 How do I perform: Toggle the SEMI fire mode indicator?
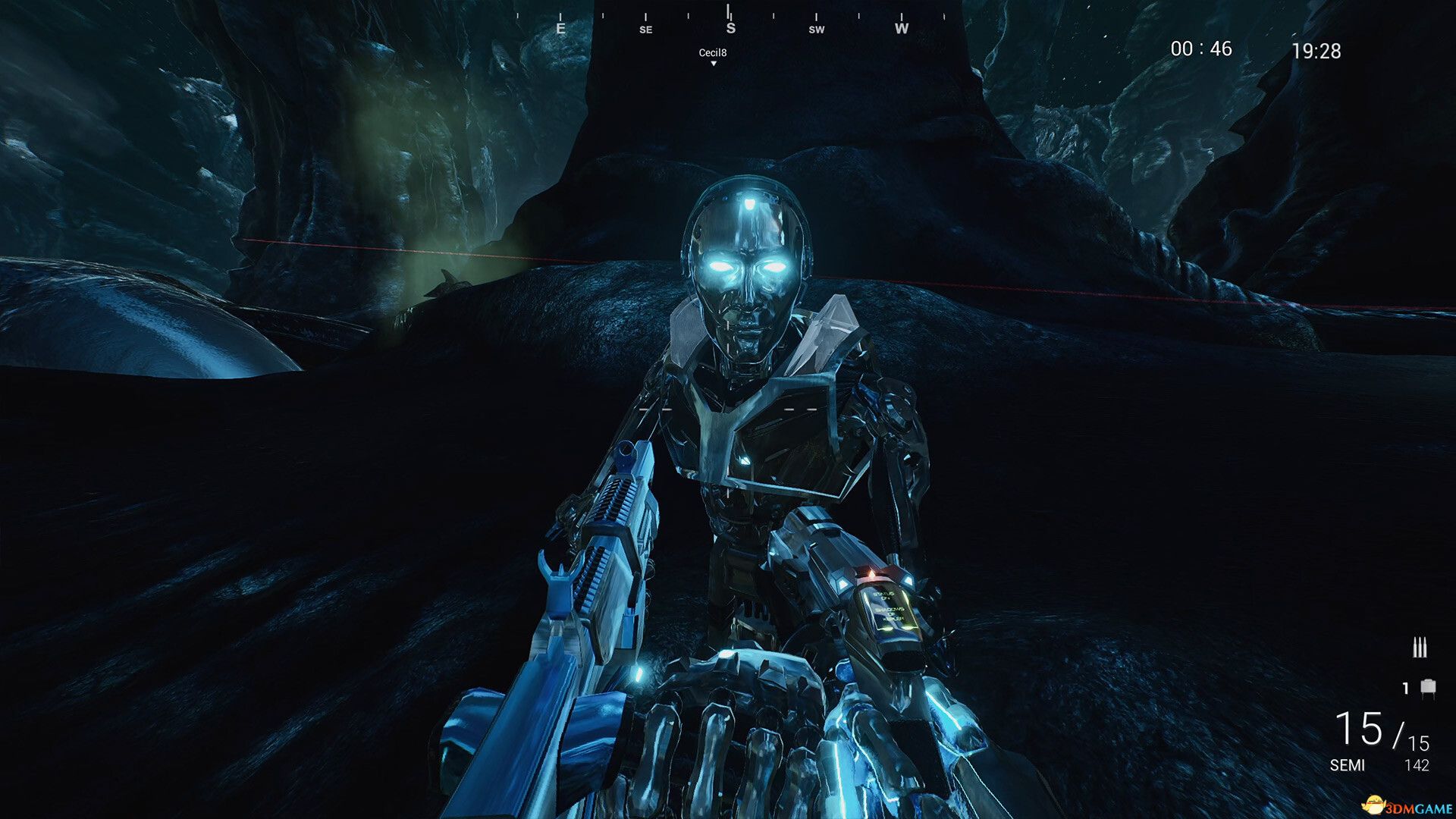[x=1347, y=765]
